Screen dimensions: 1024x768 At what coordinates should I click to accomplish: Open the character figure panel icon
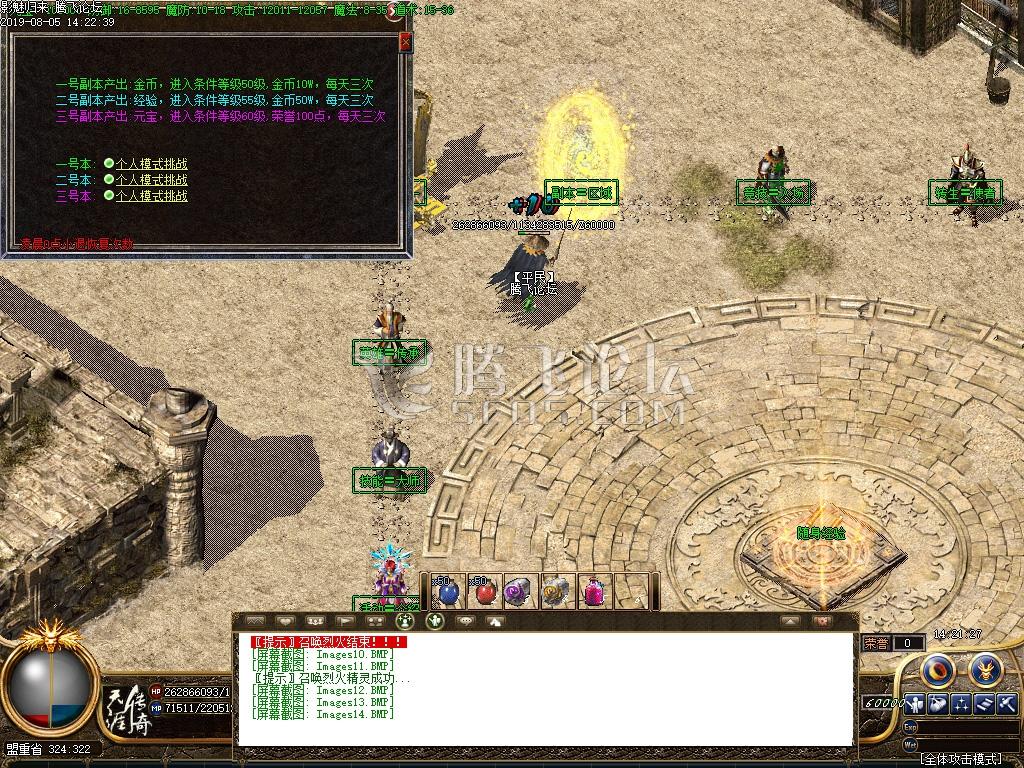915,704
